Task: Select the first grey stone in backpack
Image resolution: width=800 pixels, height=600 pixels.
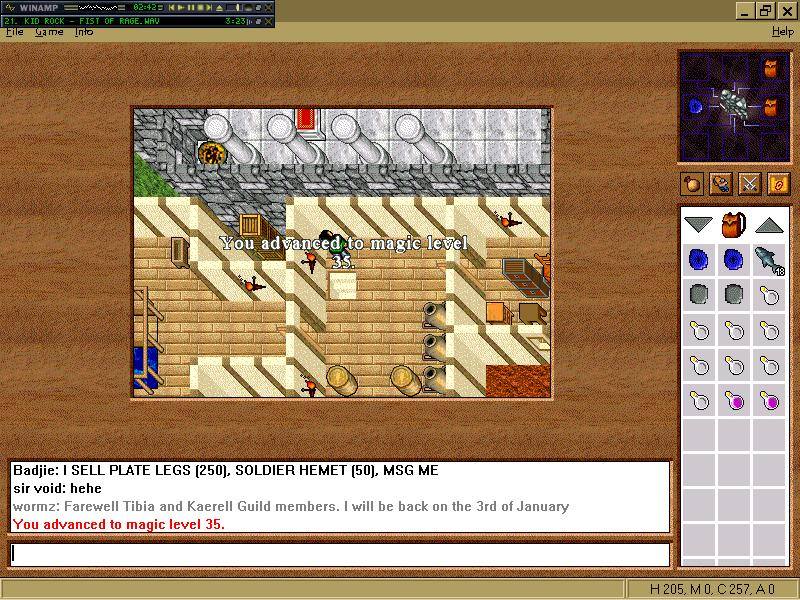Action: pos(699,295)
